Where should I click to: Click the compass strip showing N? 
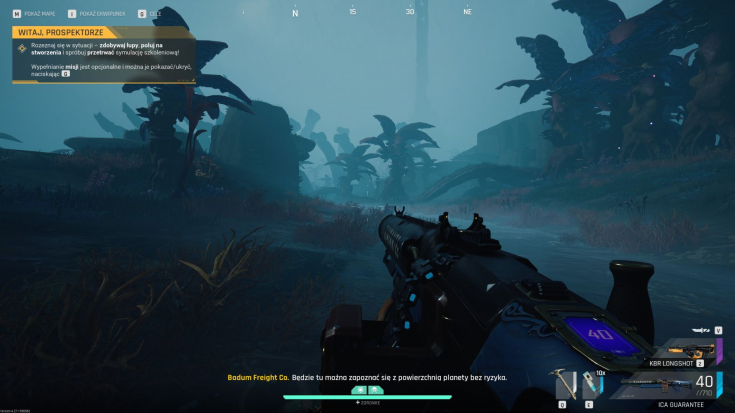294,13
